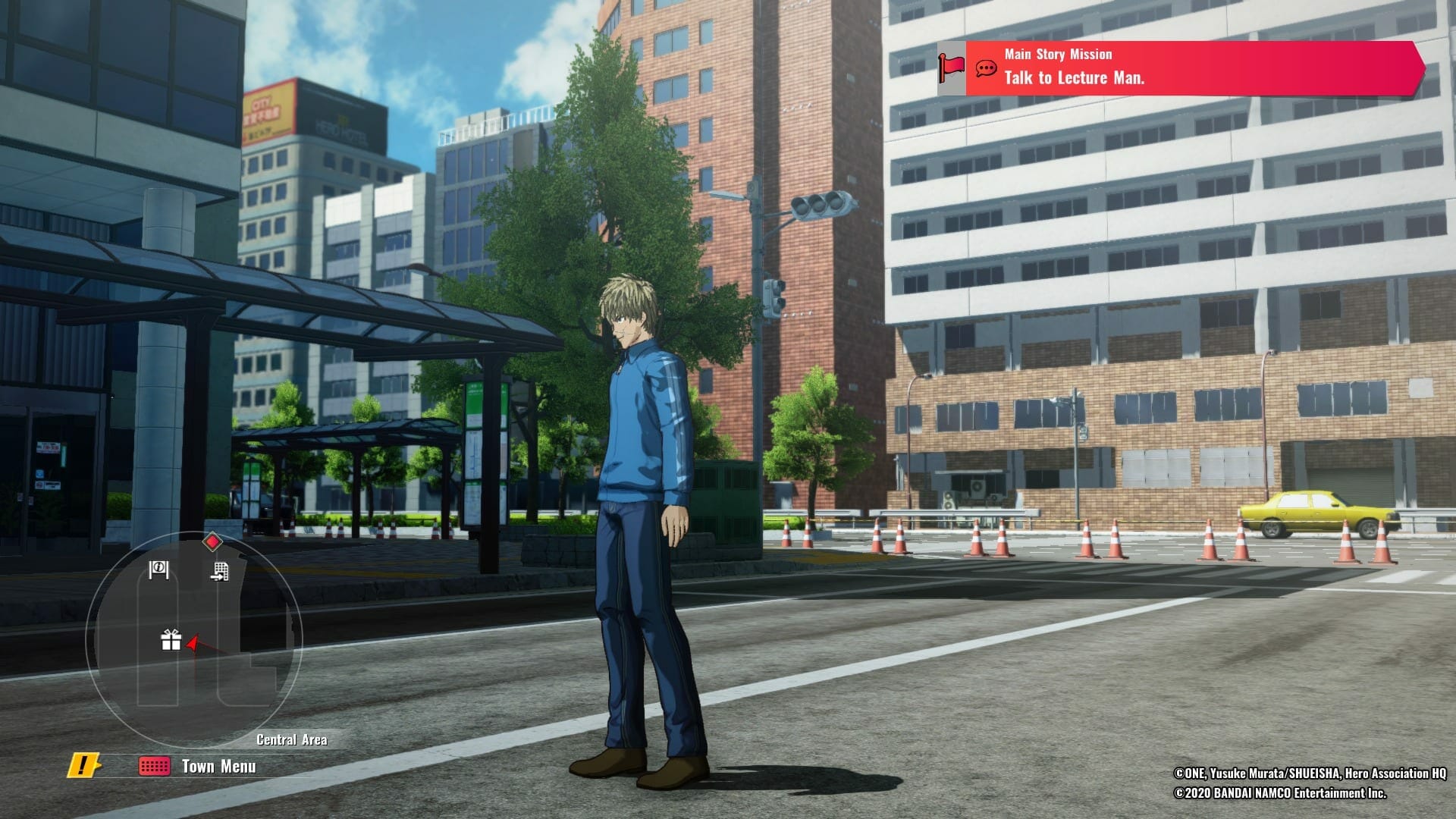The image size is (1456, 819).
Task: Click the yellow exclamation notification icon
Action: [83, 765]
